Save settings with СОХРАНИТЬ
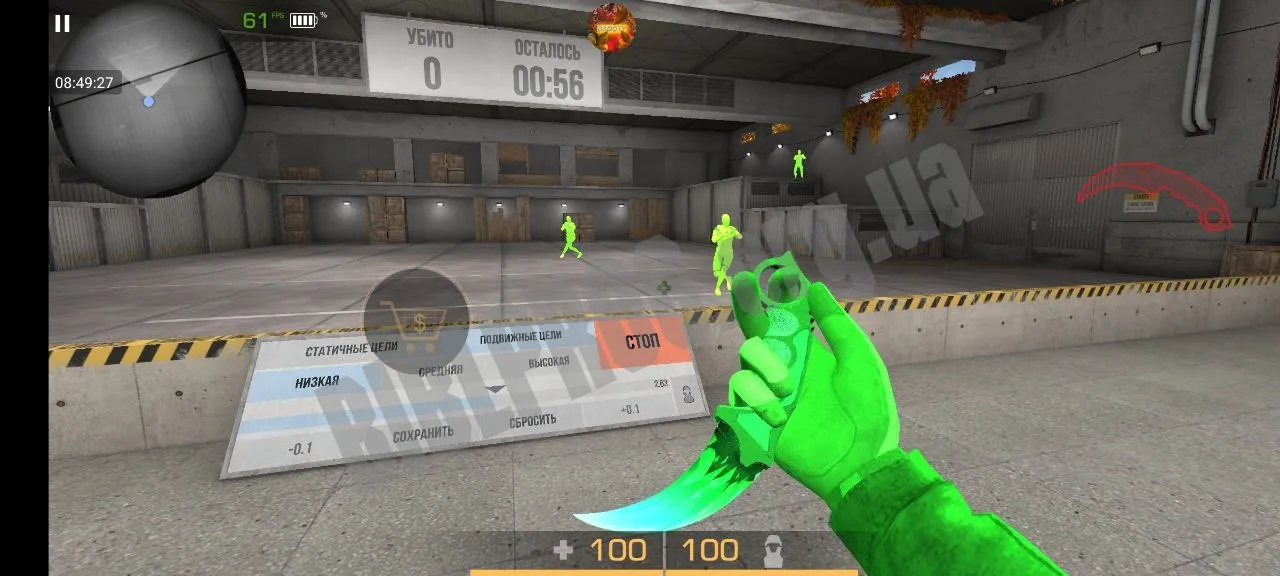The width and height of the screenshot is (1280, 576). point(423,433)
